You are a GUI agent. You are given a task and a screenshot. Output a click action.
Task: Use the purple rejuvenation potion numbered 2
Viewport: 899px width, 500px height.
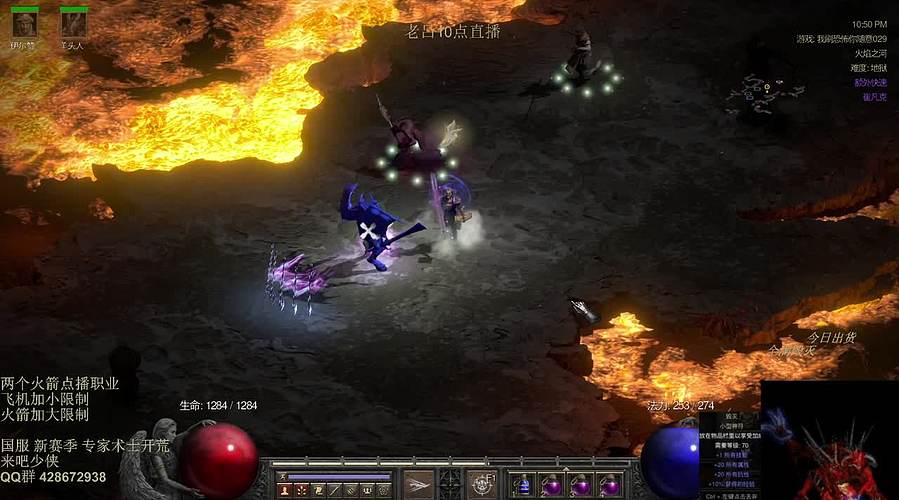550,485
